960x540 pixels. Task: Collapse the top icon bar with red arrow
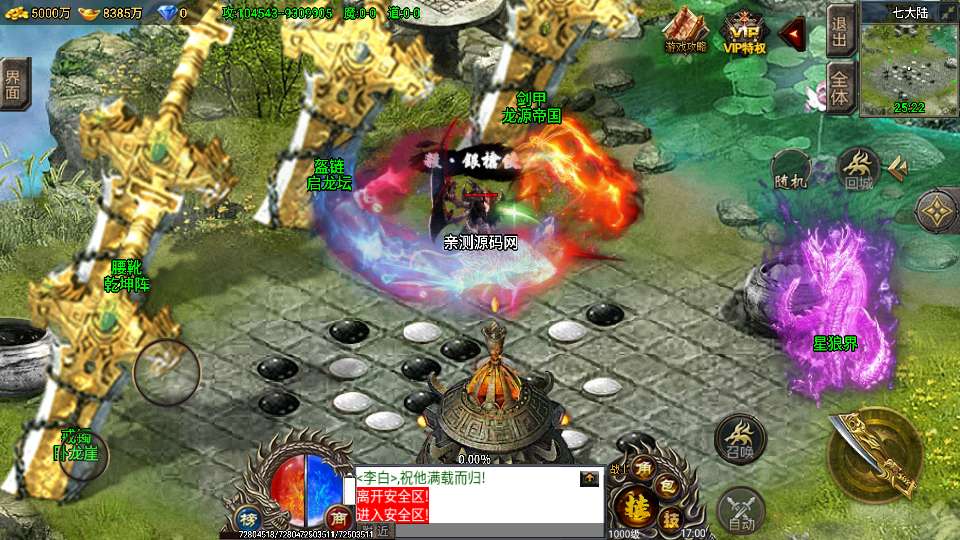(793, 34)
